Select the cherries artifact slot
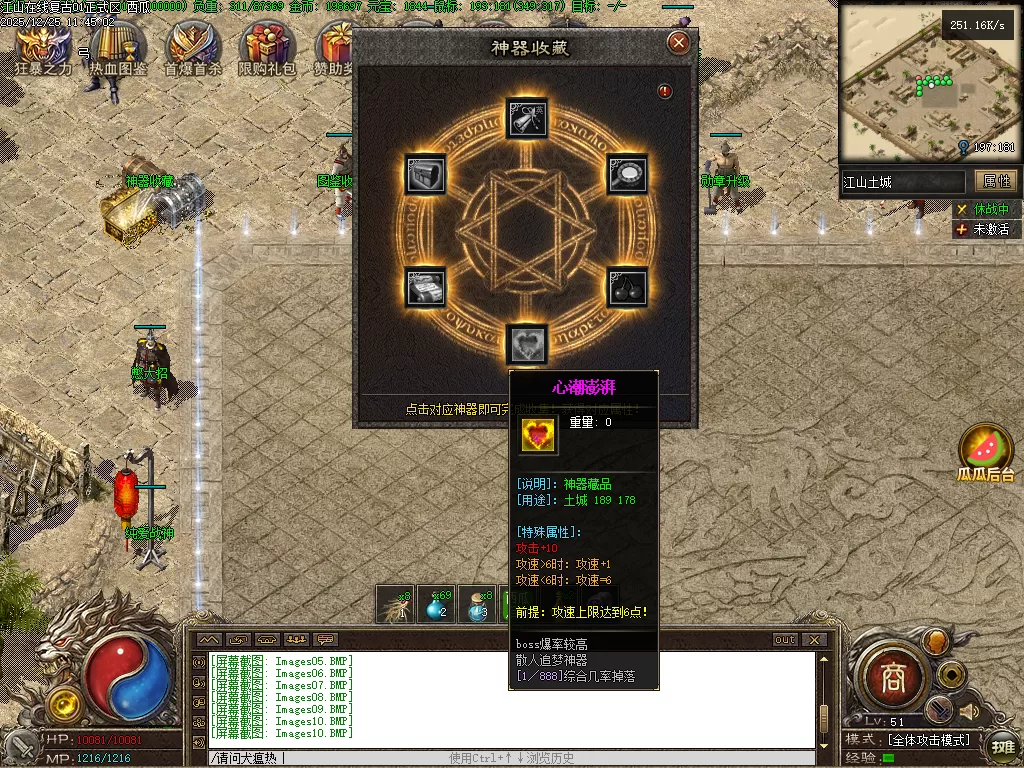 (628, 288)
